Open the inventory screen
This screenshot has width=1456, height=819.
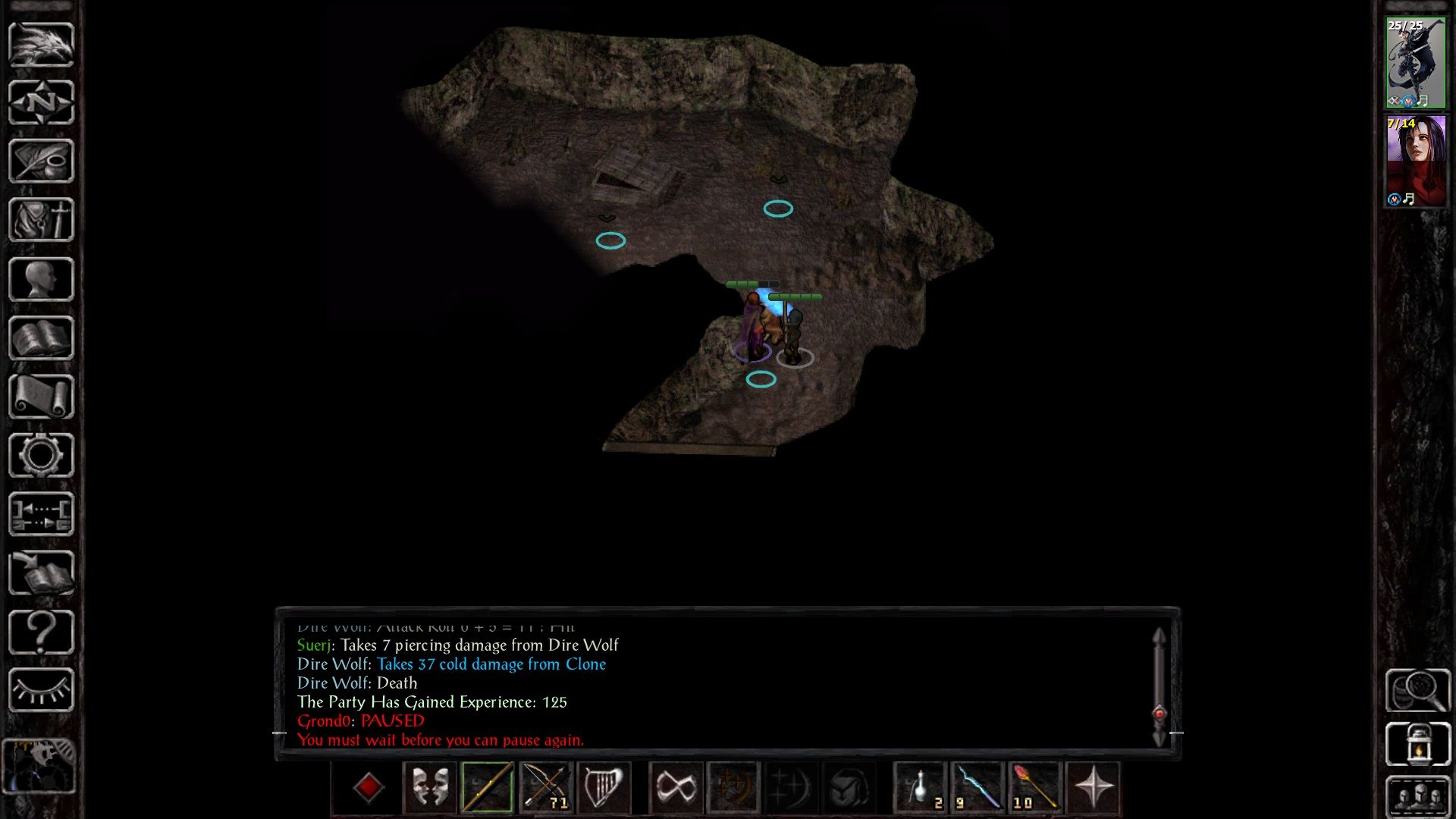tap(41, 220)
